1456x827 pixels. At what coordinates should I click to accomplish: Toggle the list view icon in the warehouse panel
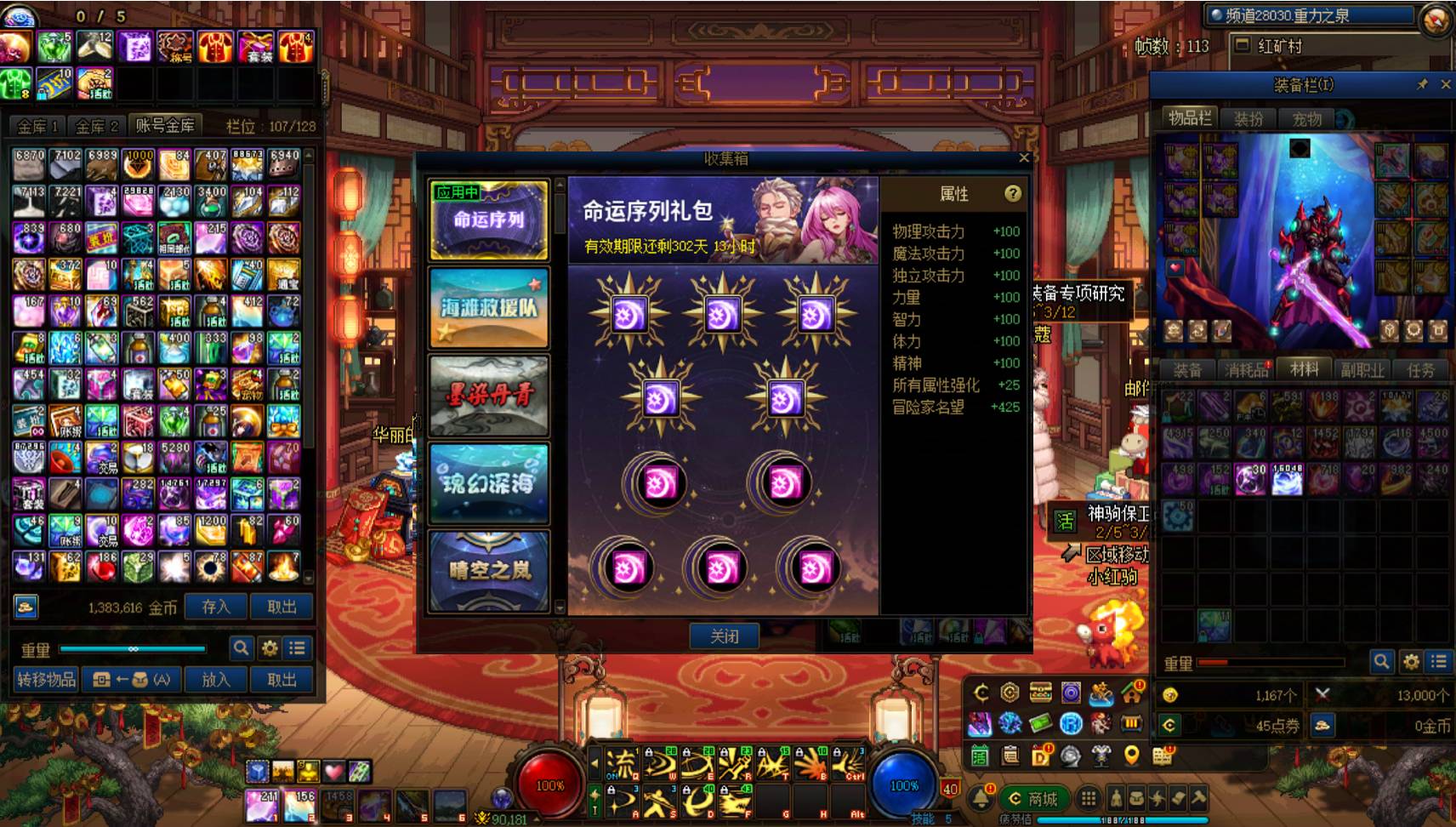pos(296,648)
